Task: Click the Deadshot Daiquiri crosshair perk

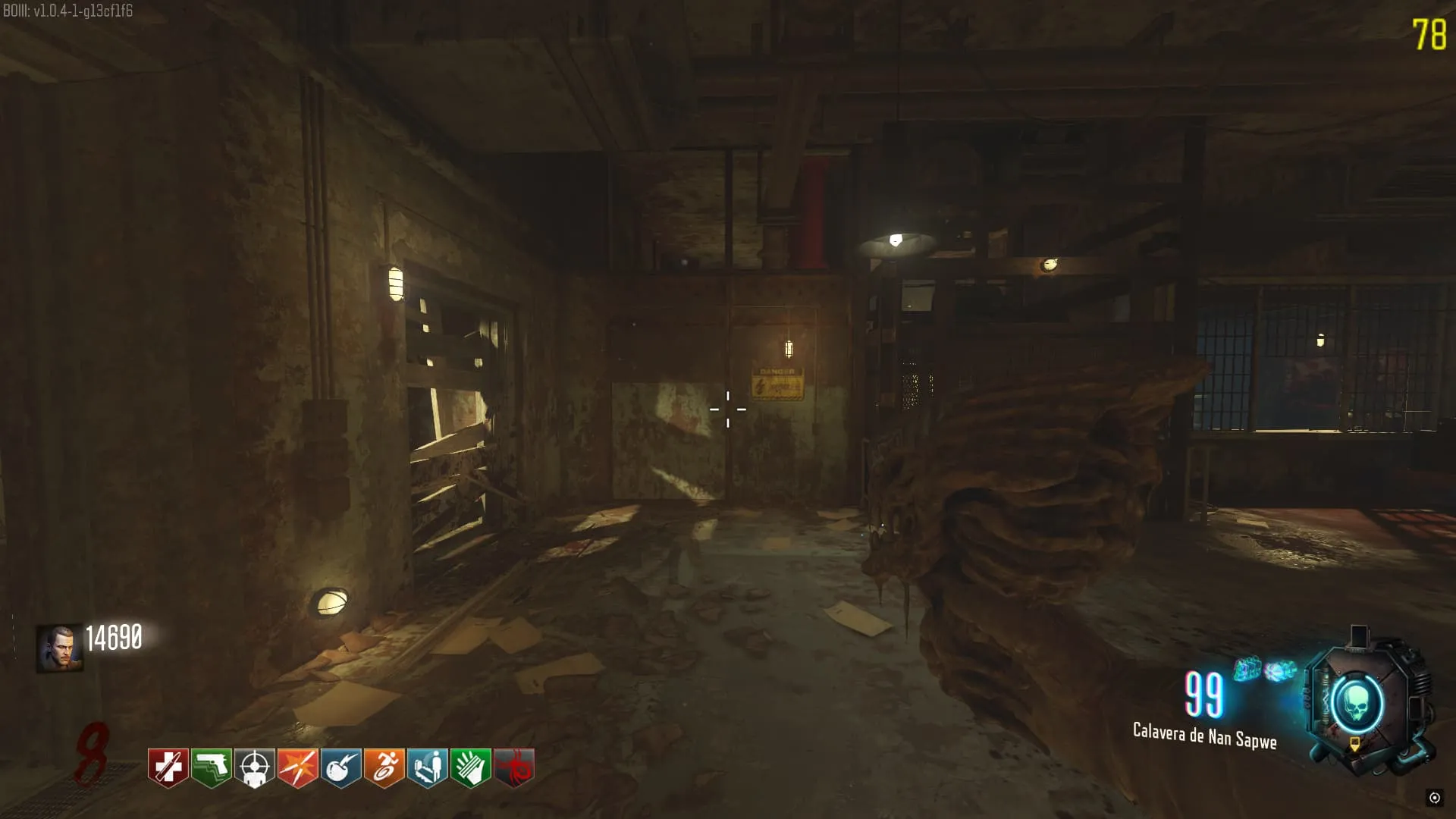Action: click(254, 767)
